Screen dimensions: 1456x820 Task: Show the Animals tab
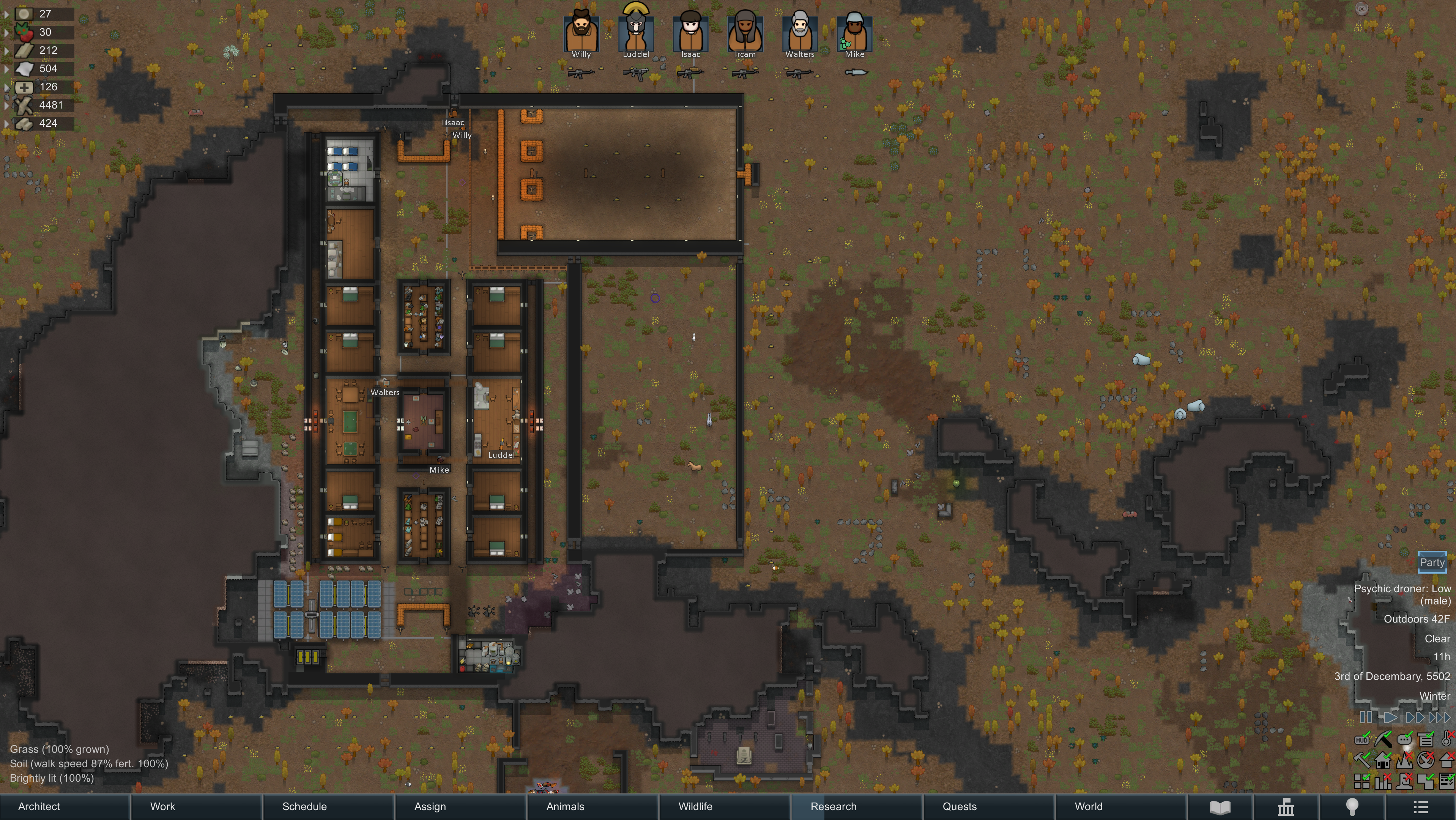[565, 806]
